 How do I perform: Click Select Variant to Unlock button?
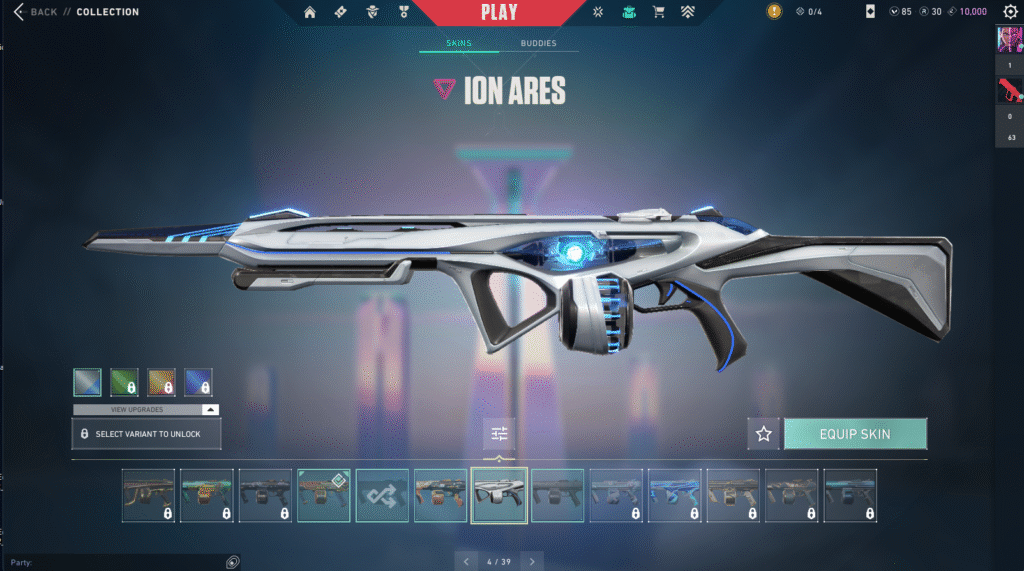146,434
